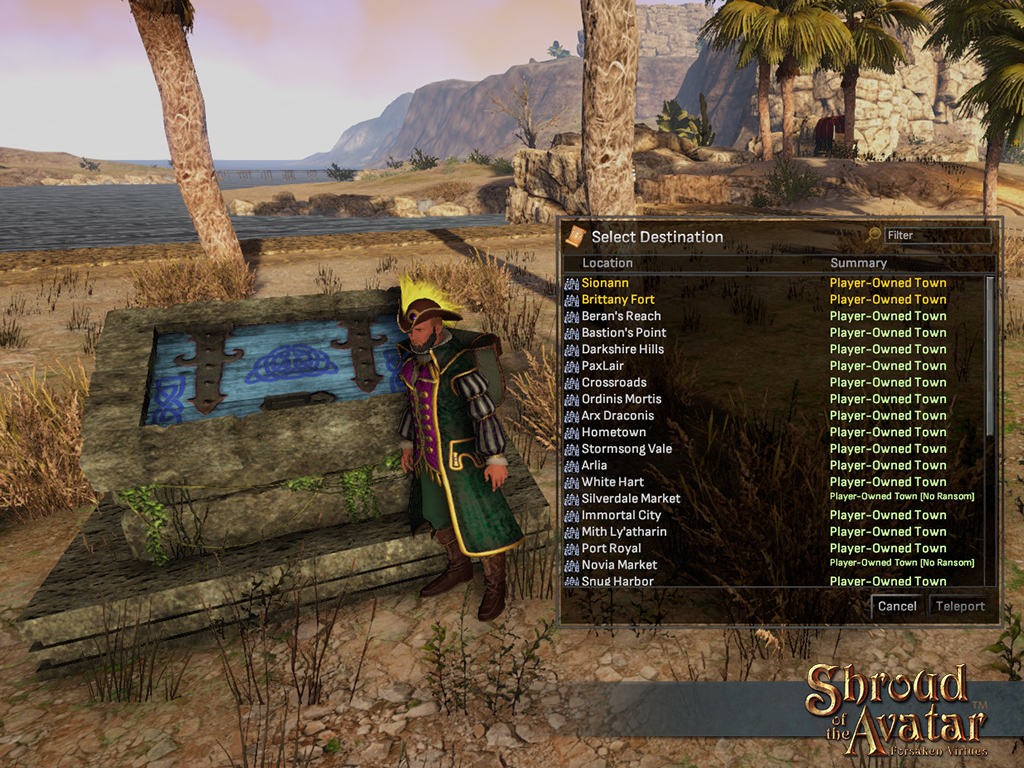
Task: Choose Silverdale Market destination
Action: tap(630, 498)
